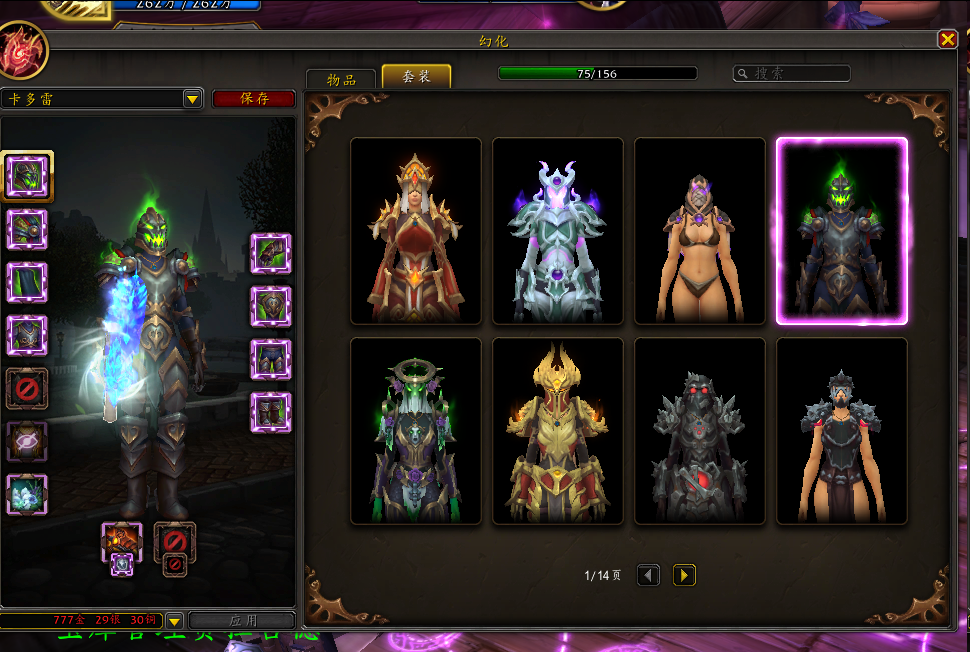Image resolution: width=970 pixels, height=652 pixels.
Task: Open the gold cost dropdown arrow
Action: coord(174,621)
